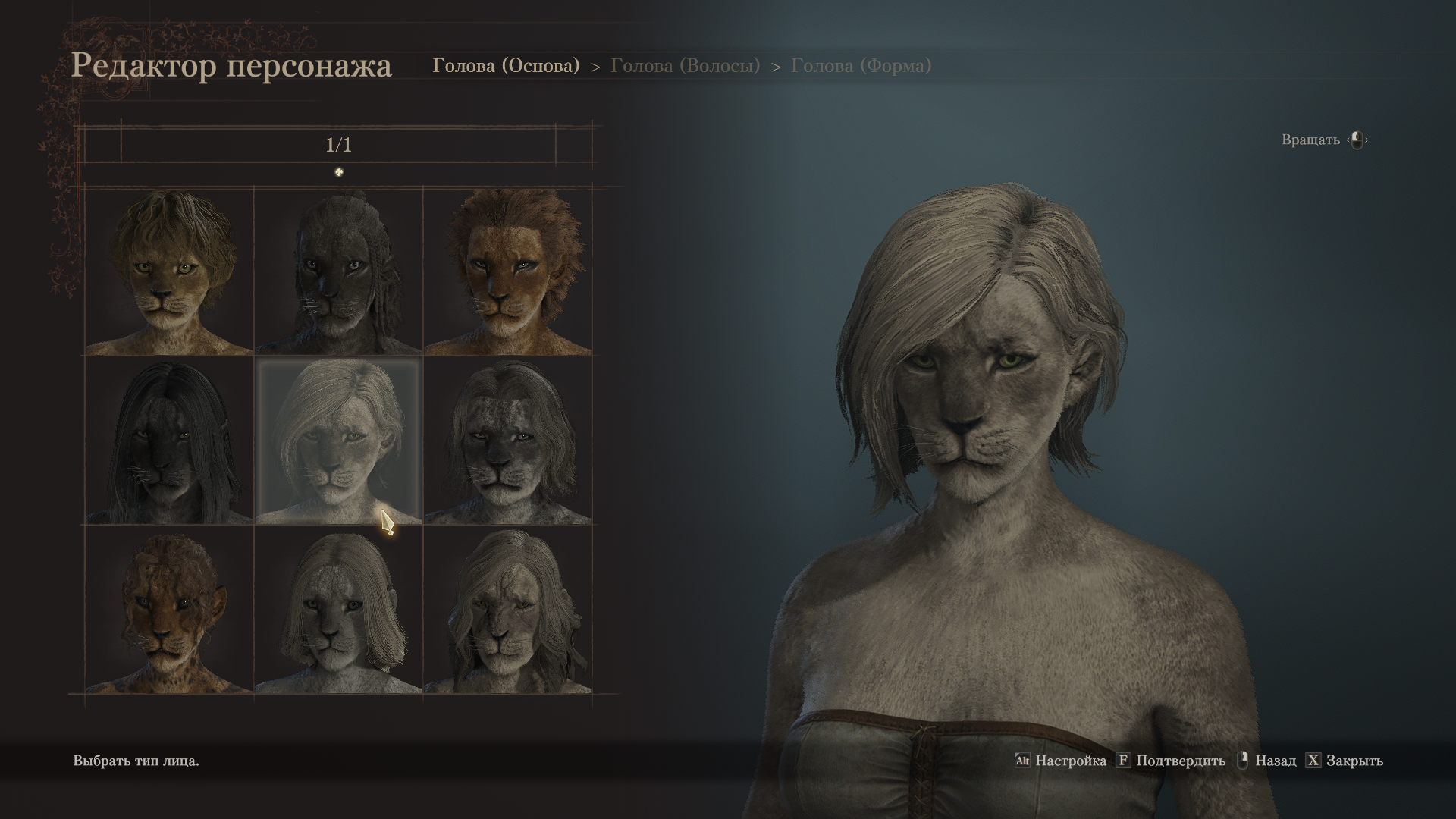This screenshot has width=1456, height=819.
Task: Pick the orange lion face with spiky mane
Action: (x=507, y=271)
